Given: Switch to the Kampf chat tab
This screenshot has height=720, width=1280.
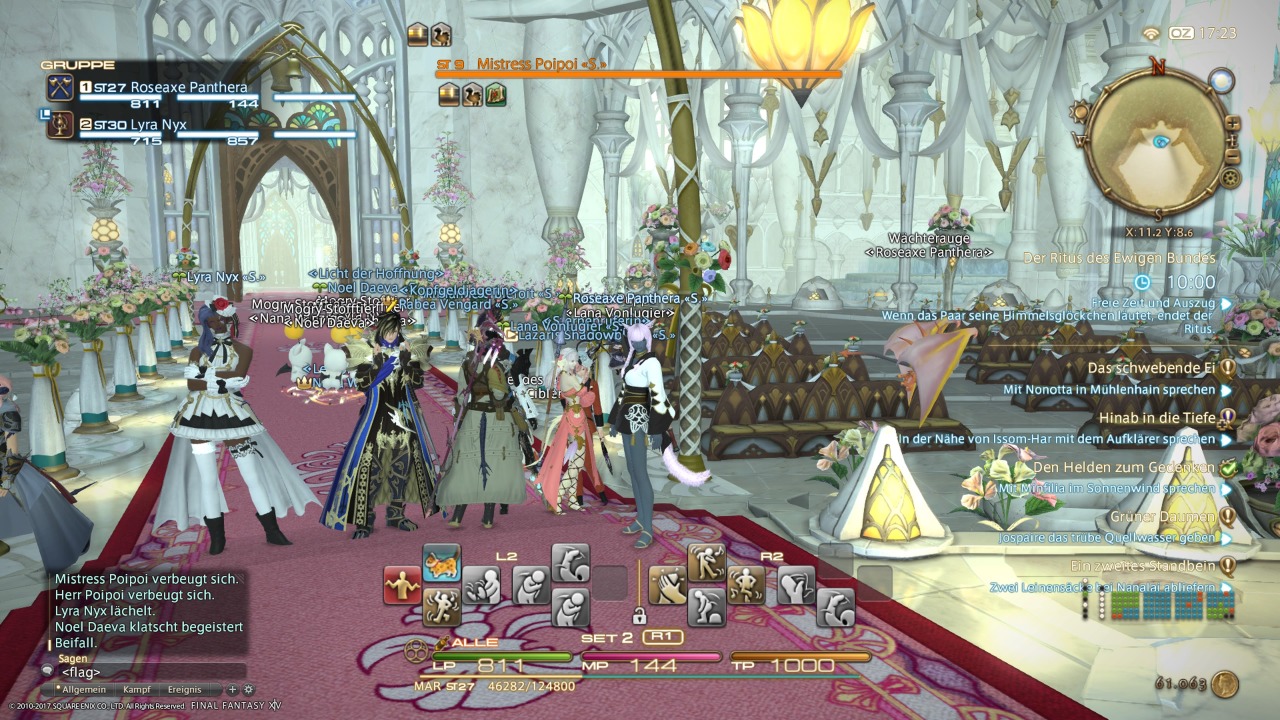Looking at the screenshot, I should pyautogui.click(x=137, y=689).
